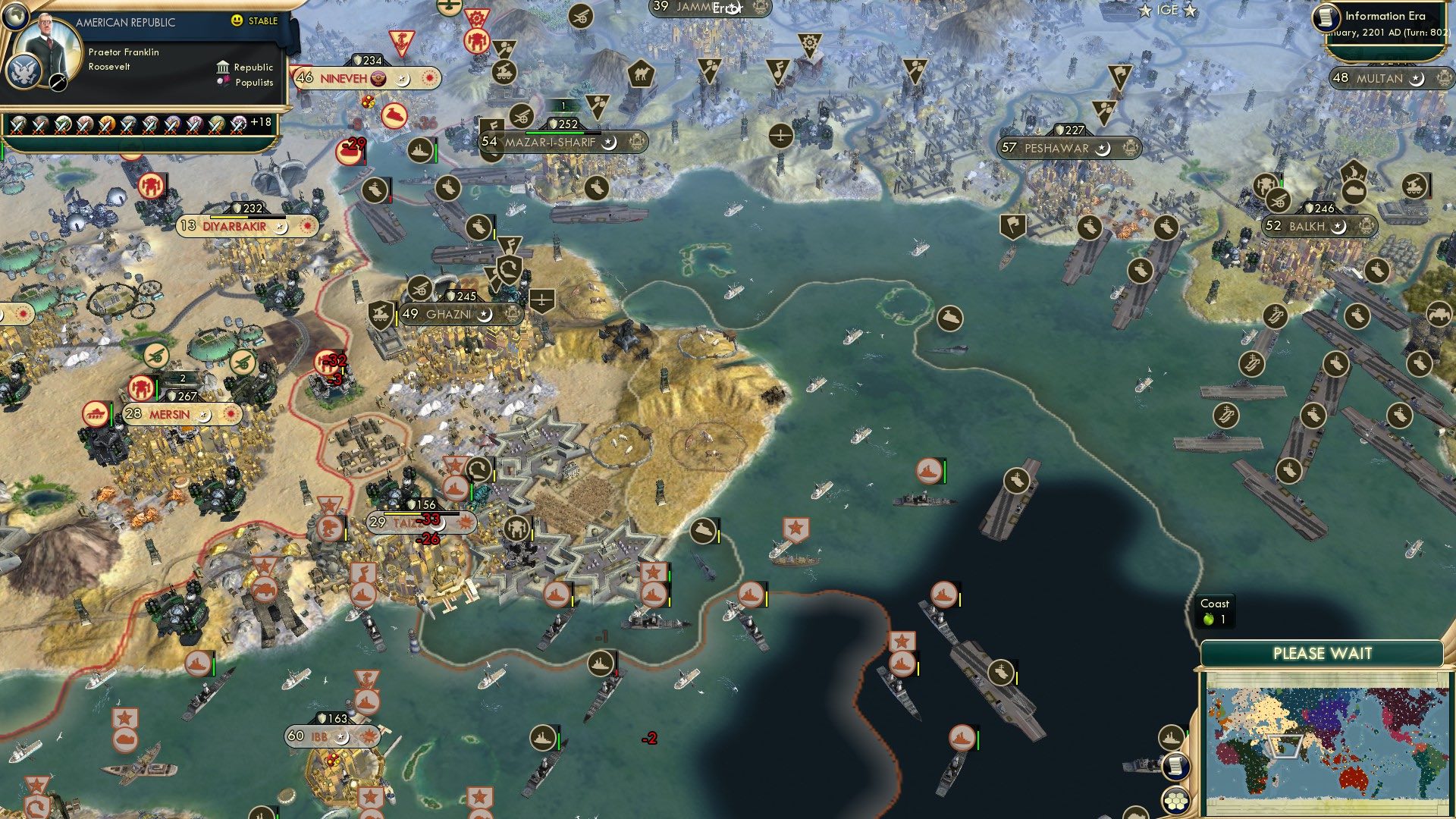Select the sword icon on leader portrait
This screenshot has width=1456, height=819.
coord(58,82)
